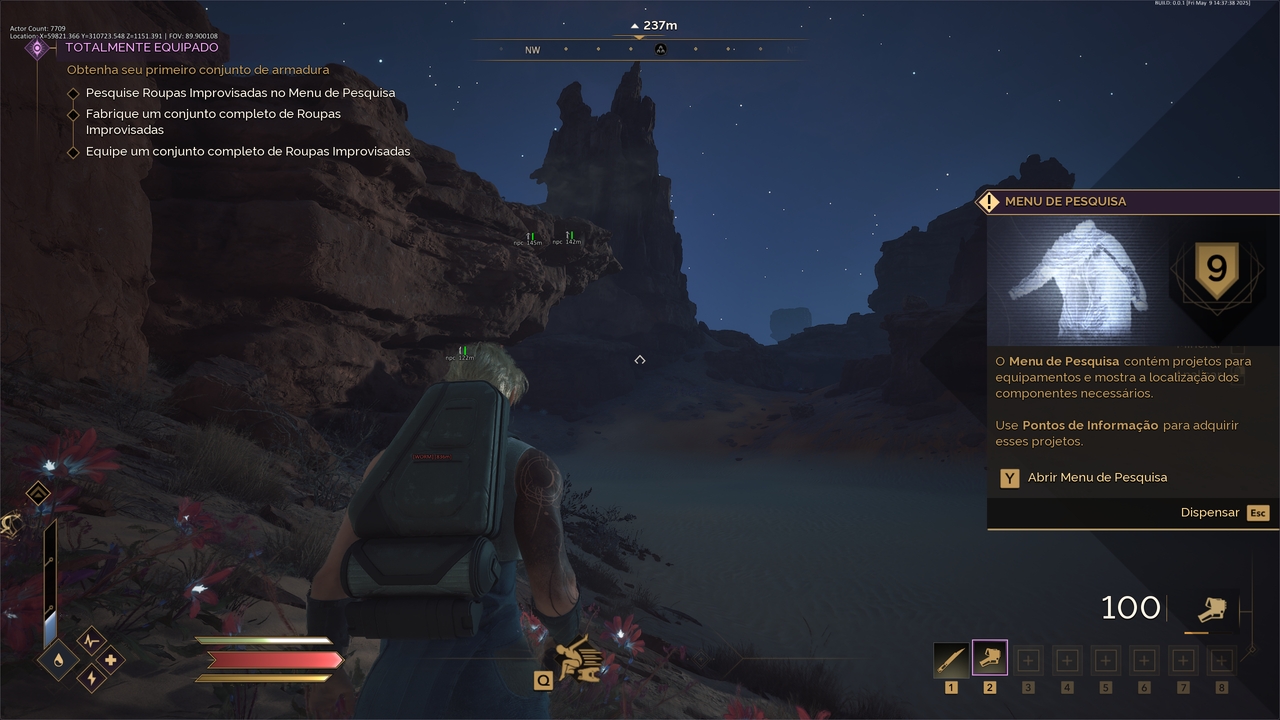This screenshot has width=1280, height=720.
Task: Select the water droplet resource icon
Action: pos(57,660)
